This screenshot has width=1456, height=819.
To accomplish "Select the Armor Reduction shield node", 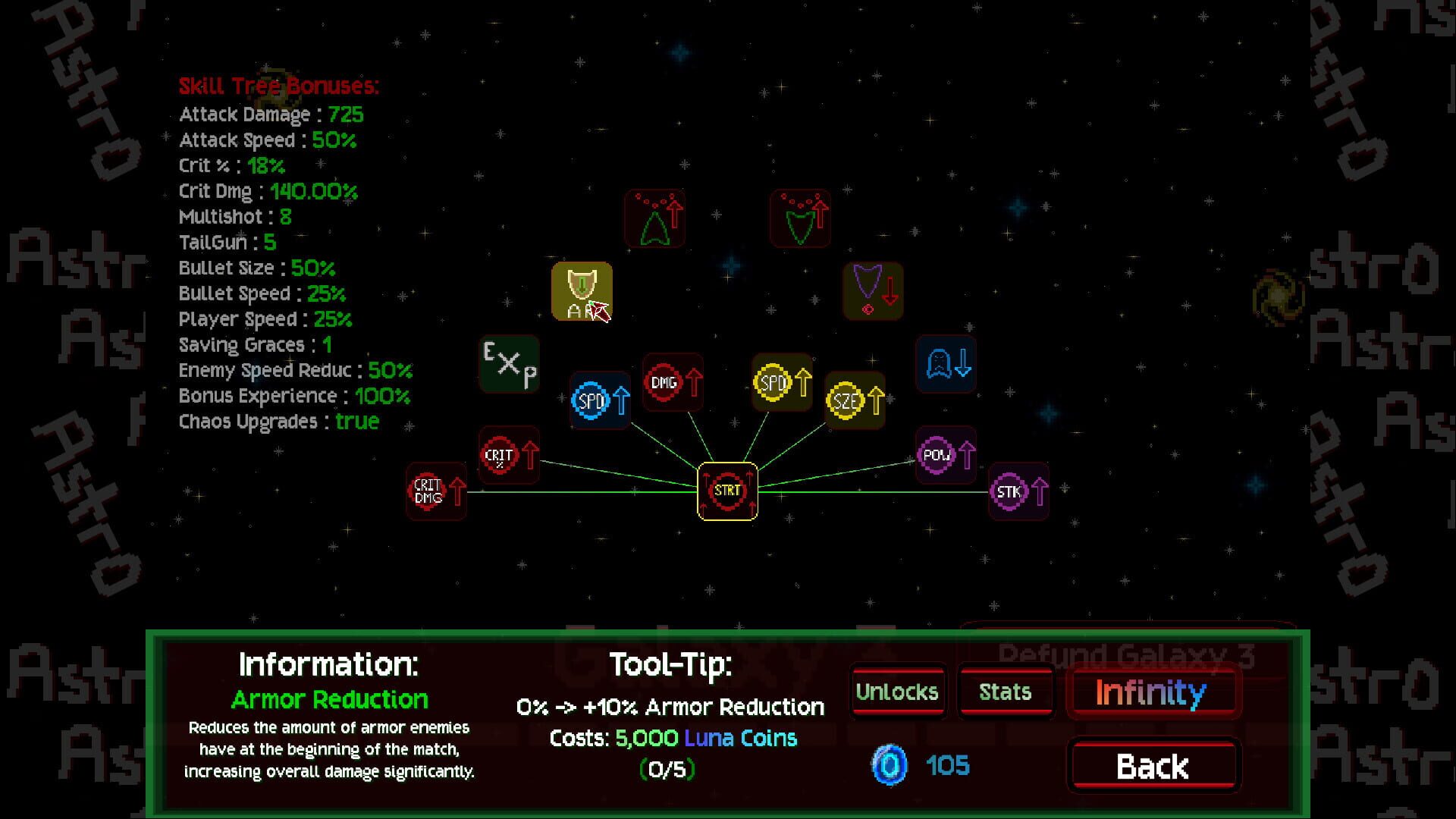I will (x=582, y=292).
